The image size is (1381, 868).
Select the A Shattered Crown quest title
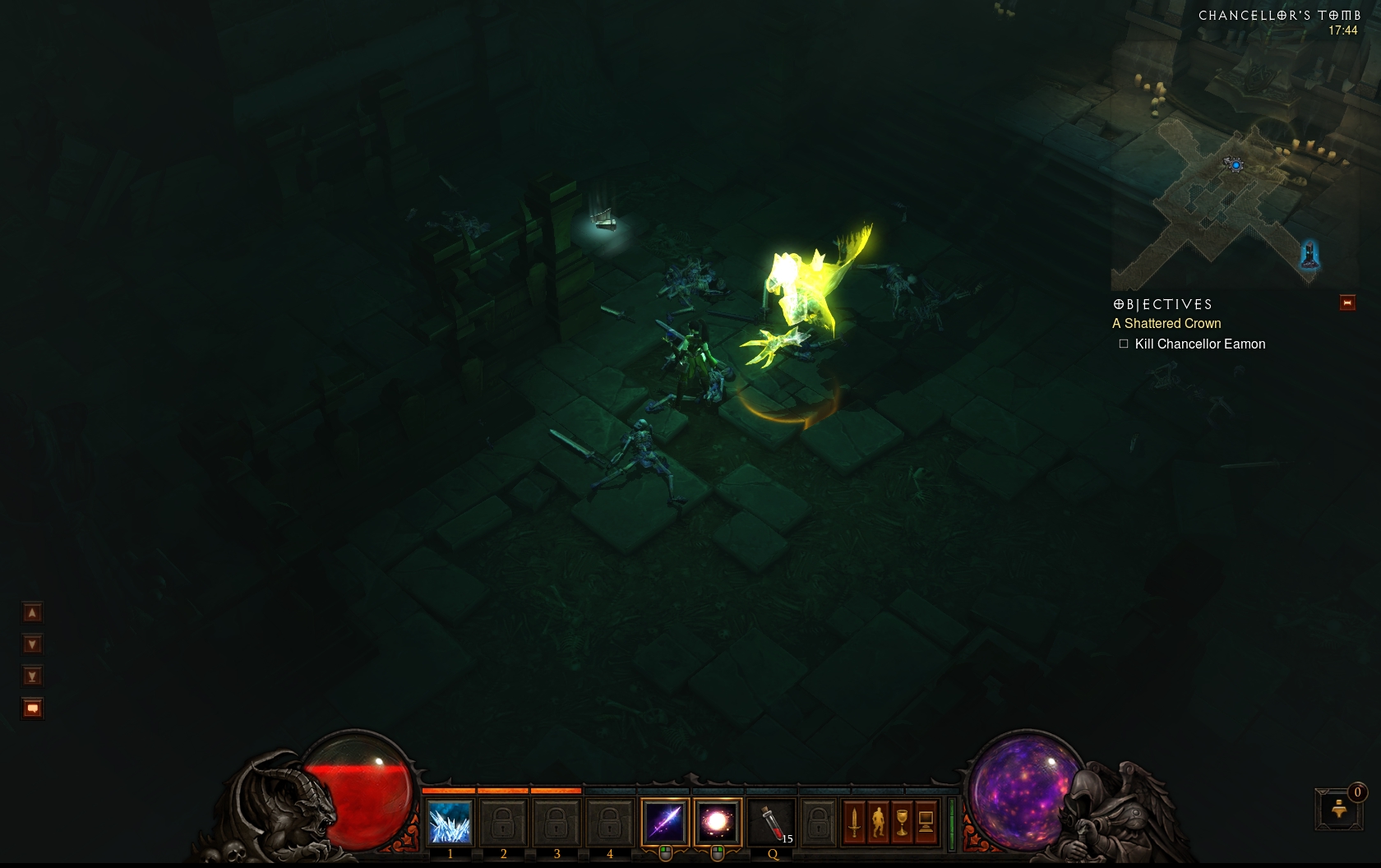point(1166,324)
